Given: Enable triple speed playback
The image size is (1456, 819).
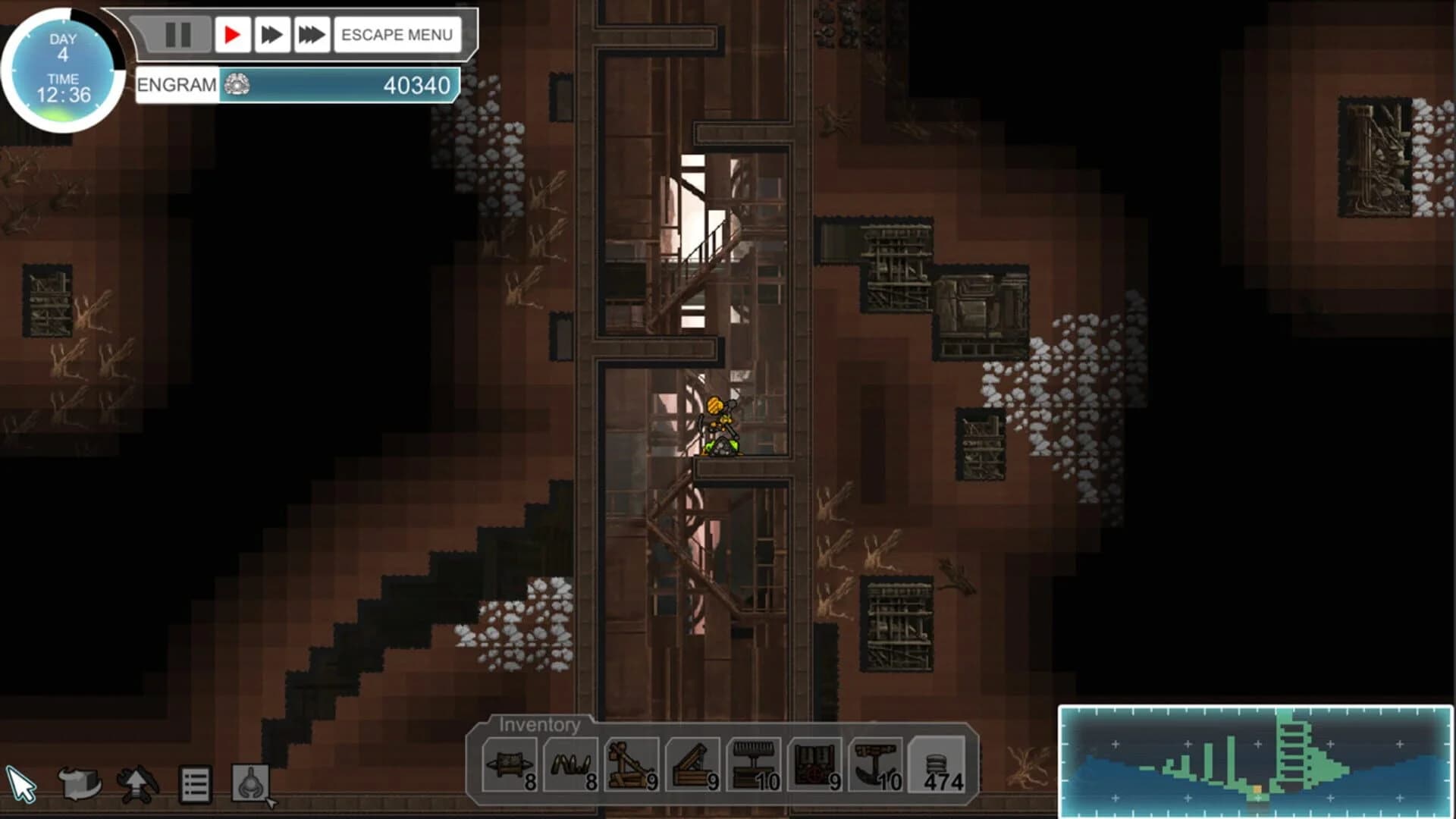Looking at the screenshot, I should pos(311,33).
